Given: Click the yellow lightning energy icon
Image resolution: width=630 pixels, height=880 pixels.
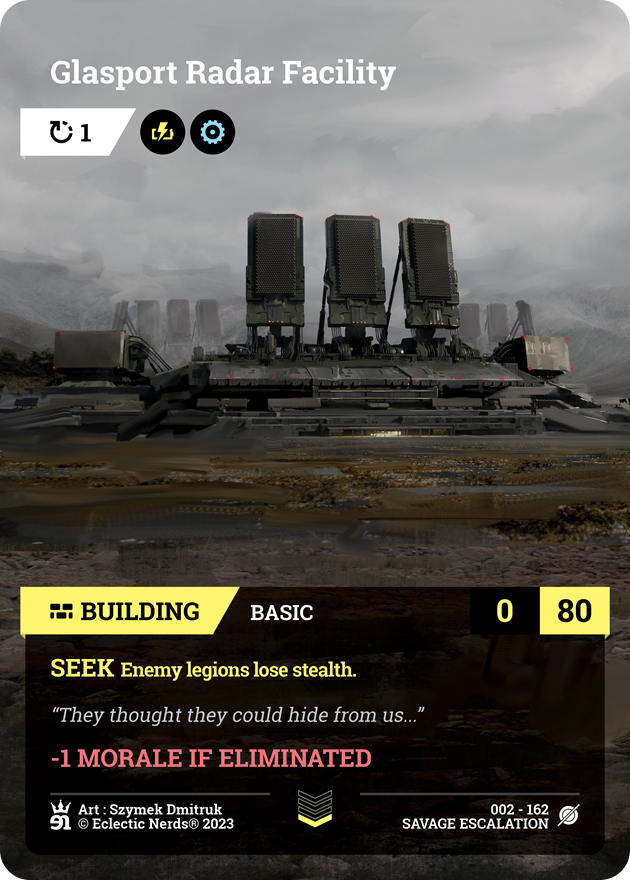Looking at the screenshot, I should point(162,132).
